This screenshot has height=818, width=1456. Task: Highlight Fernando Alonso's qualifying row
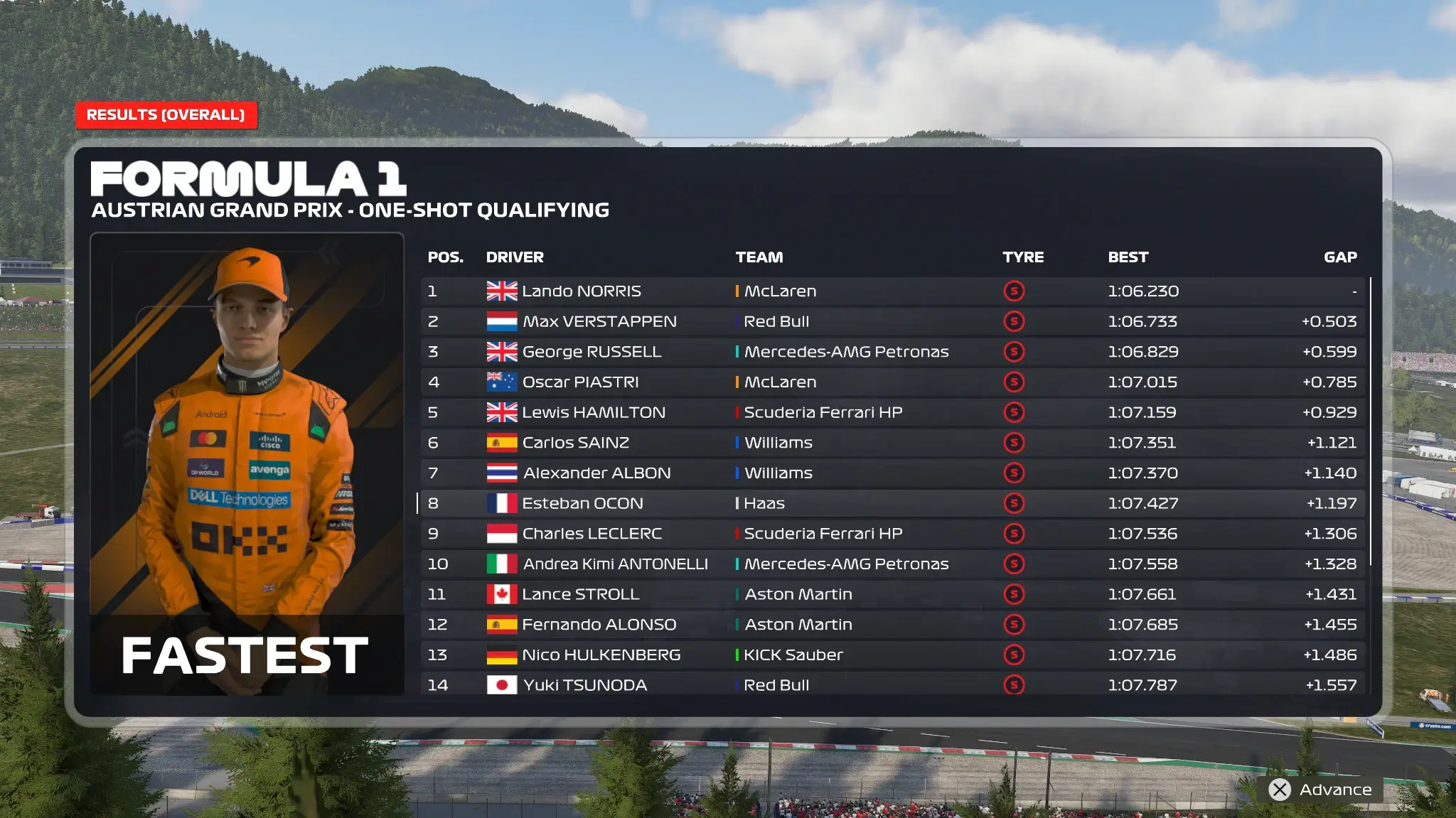(x=892, y=625)
